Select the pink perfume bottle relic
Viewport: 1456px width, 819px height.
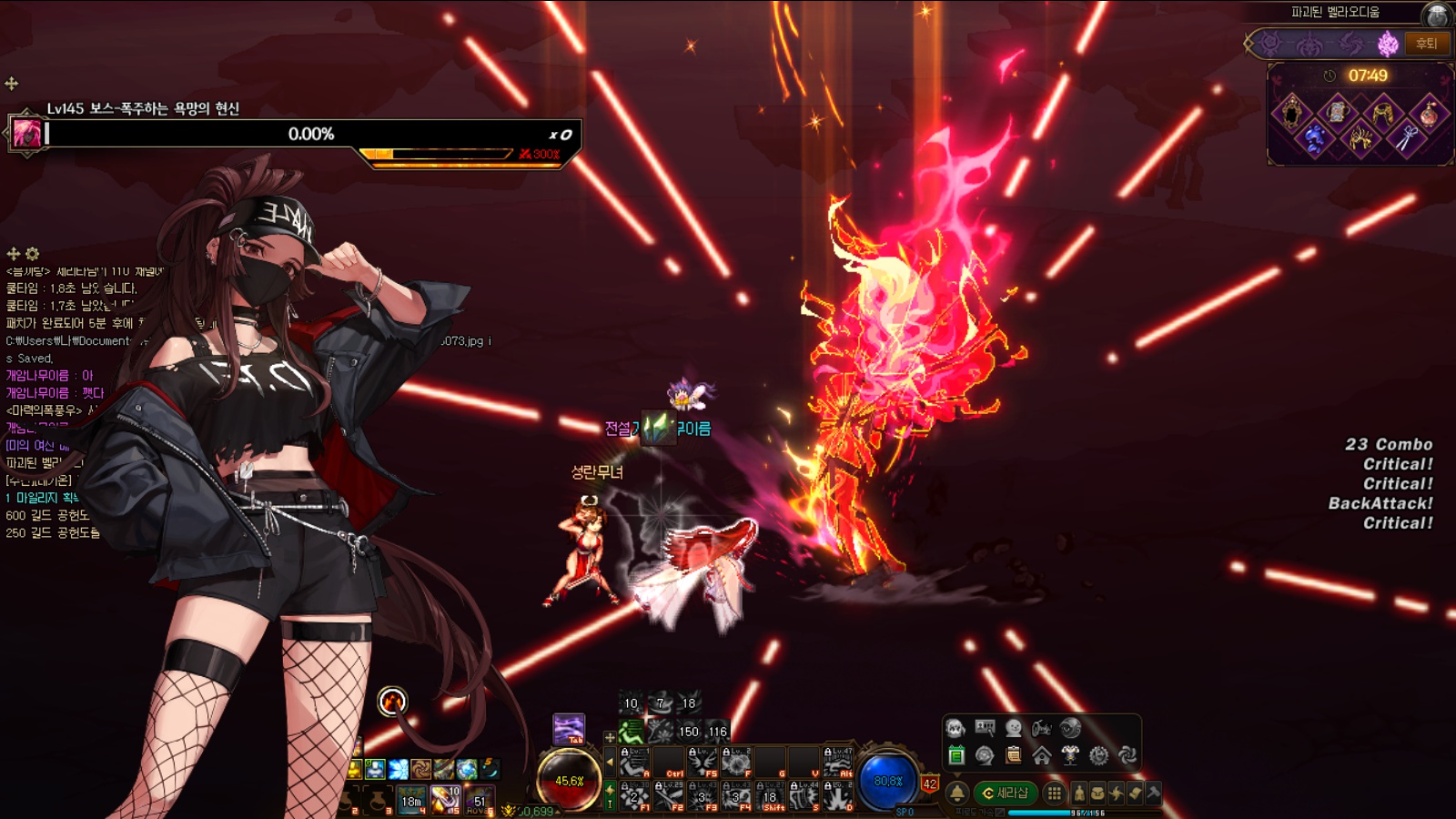(x=1429, y=113)
